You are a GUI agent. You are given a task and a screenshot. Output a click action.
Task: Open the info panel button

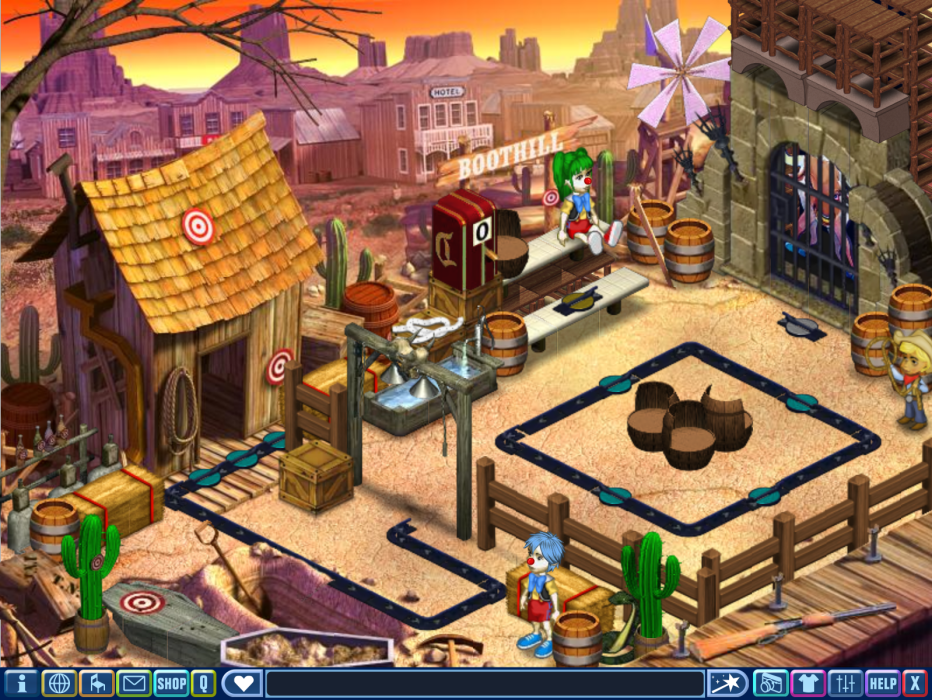pos(23,684)
